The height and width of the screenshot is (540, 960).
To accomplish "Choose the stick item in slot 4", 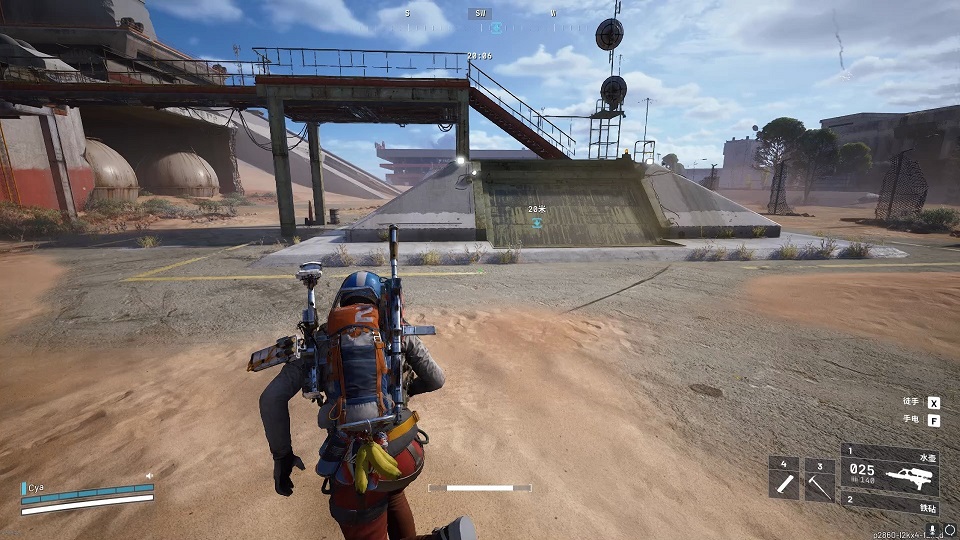I will 784,480.
